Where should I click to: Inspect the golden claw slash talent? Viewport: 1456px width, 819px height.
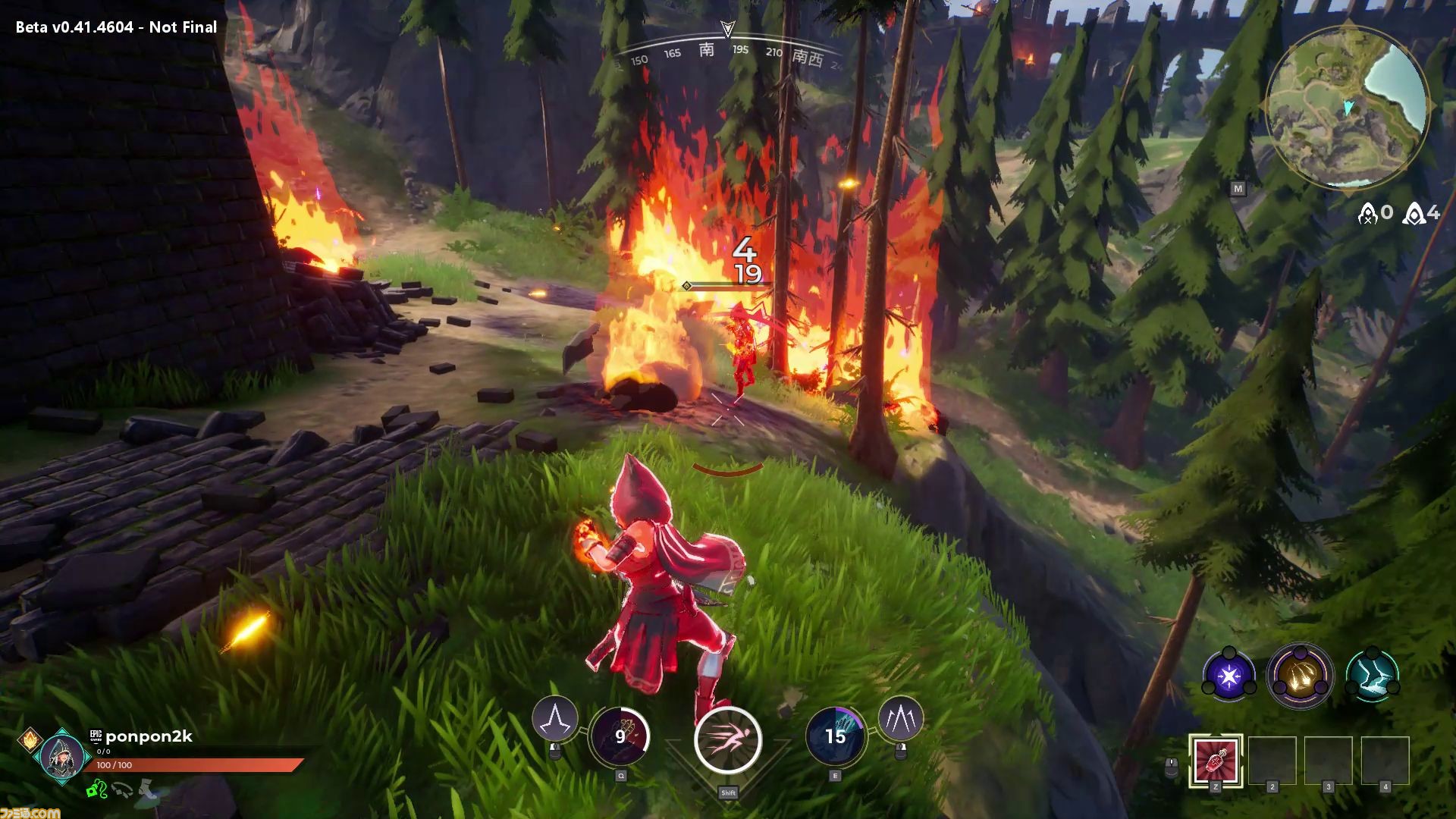(1300, 675)
